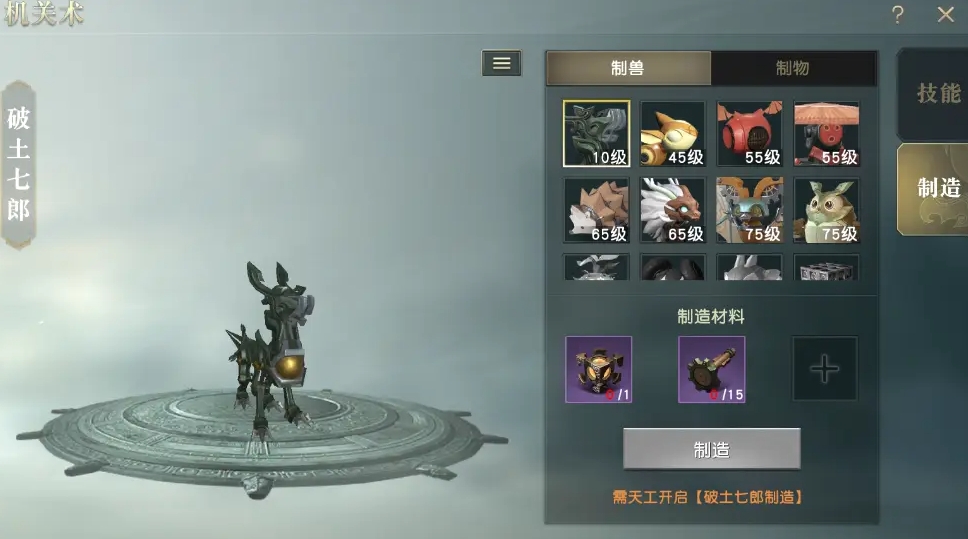Add material in the plus slot
This screenshot has height=539, width=968.
(825, 369)
